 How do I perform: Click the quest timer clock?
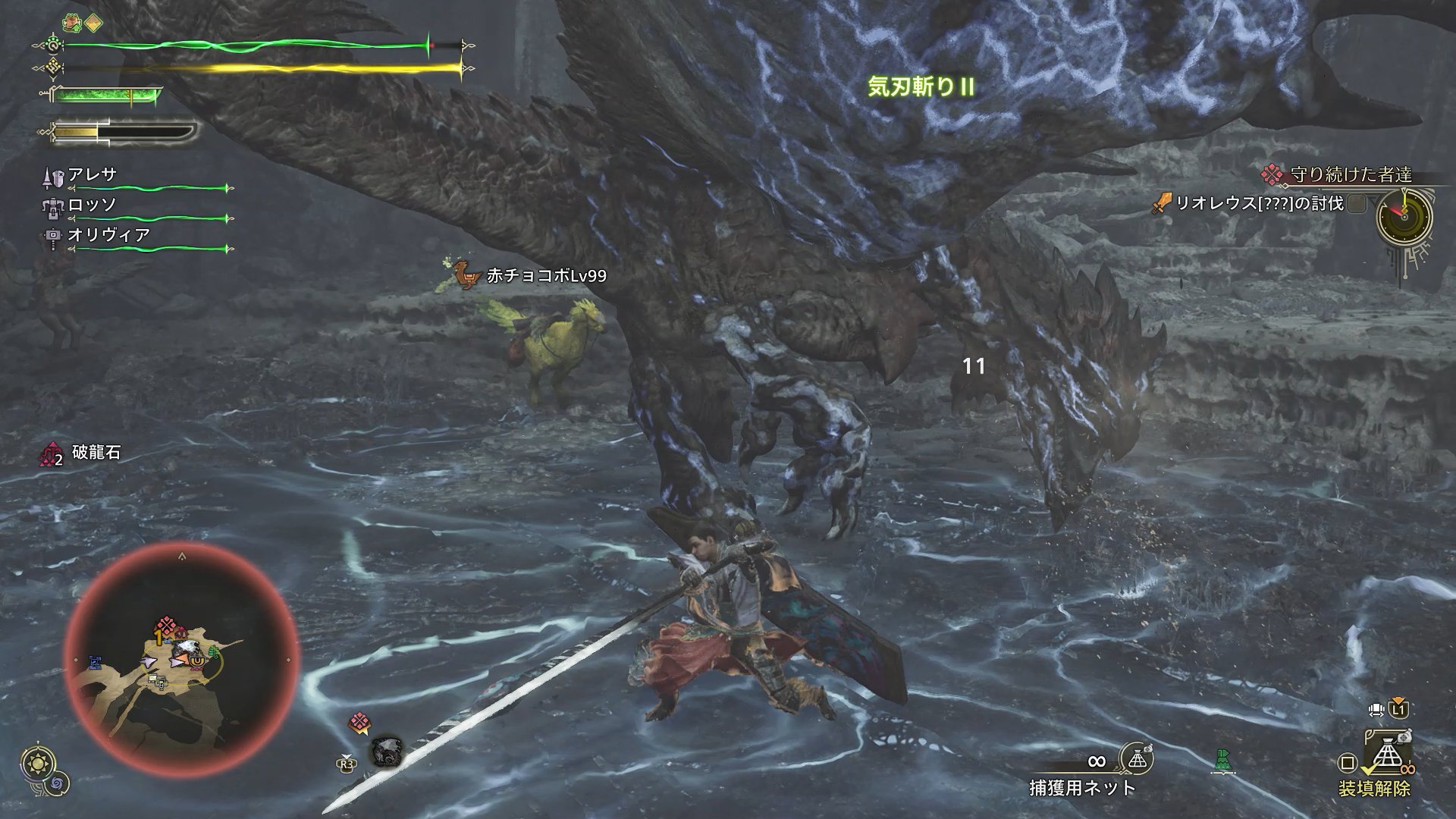coord(1404,216)
